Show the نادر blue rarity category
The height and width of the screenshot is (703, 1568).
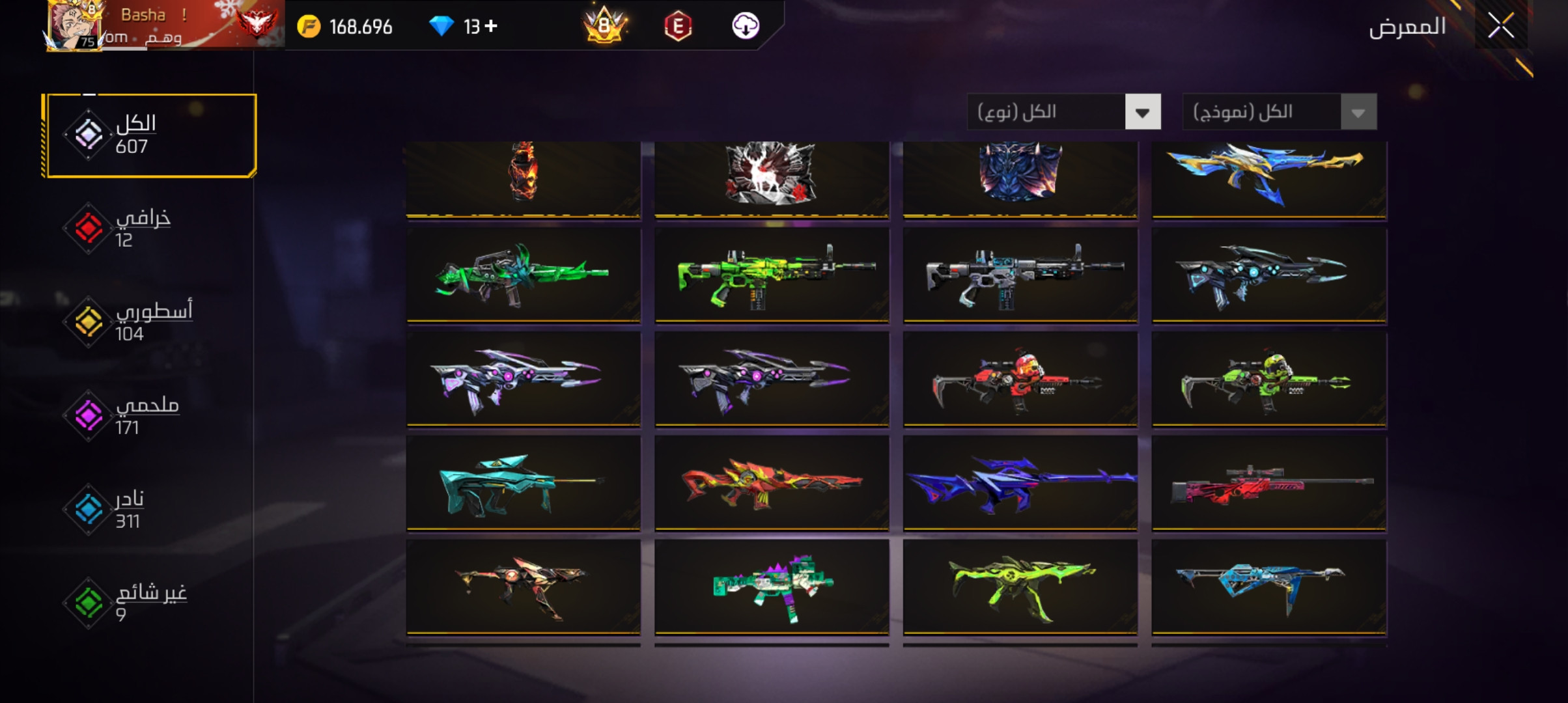point(130,510)
